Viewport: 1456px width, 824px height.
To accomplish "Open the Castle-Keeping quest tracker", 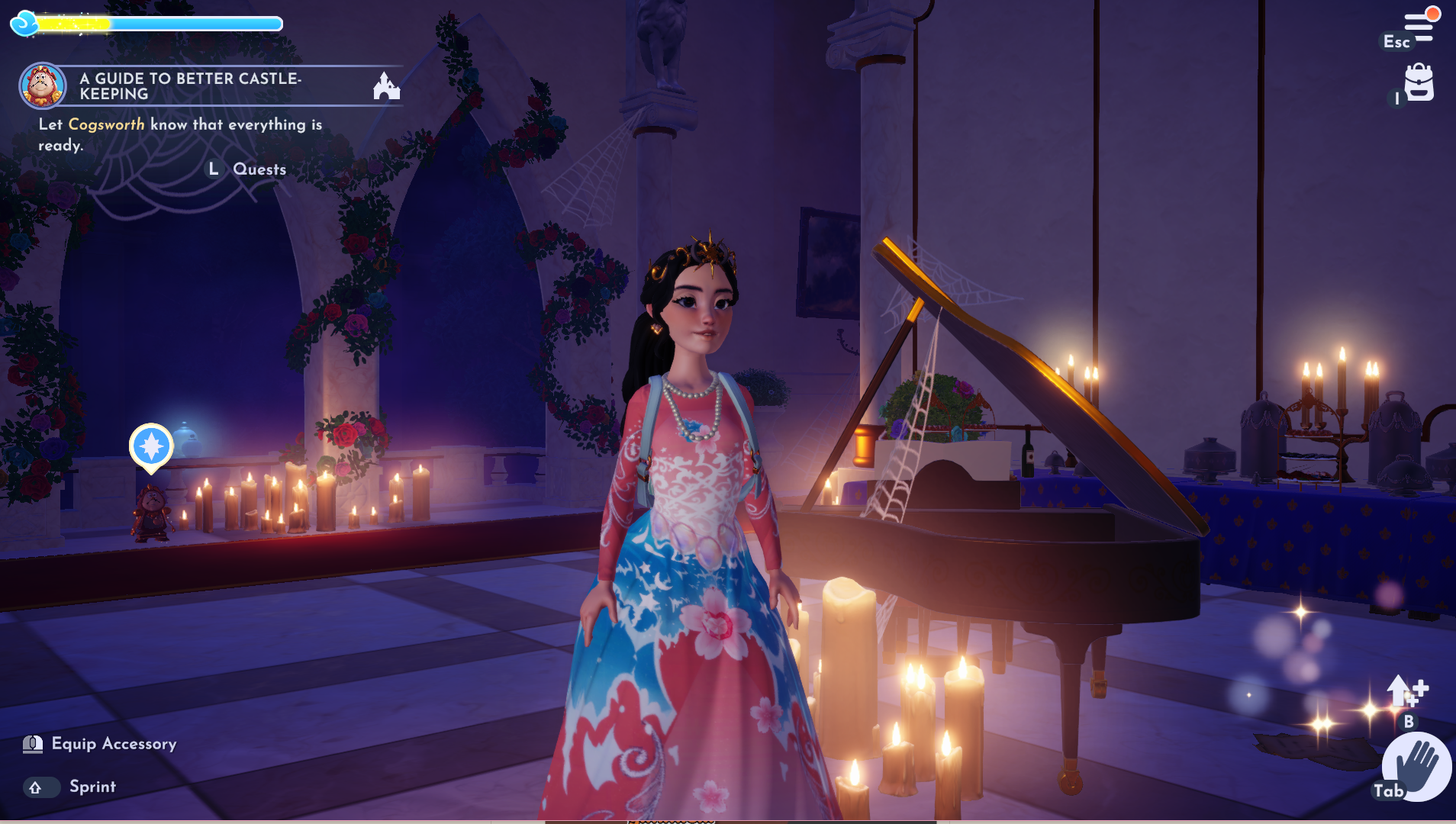I will 191,86.
